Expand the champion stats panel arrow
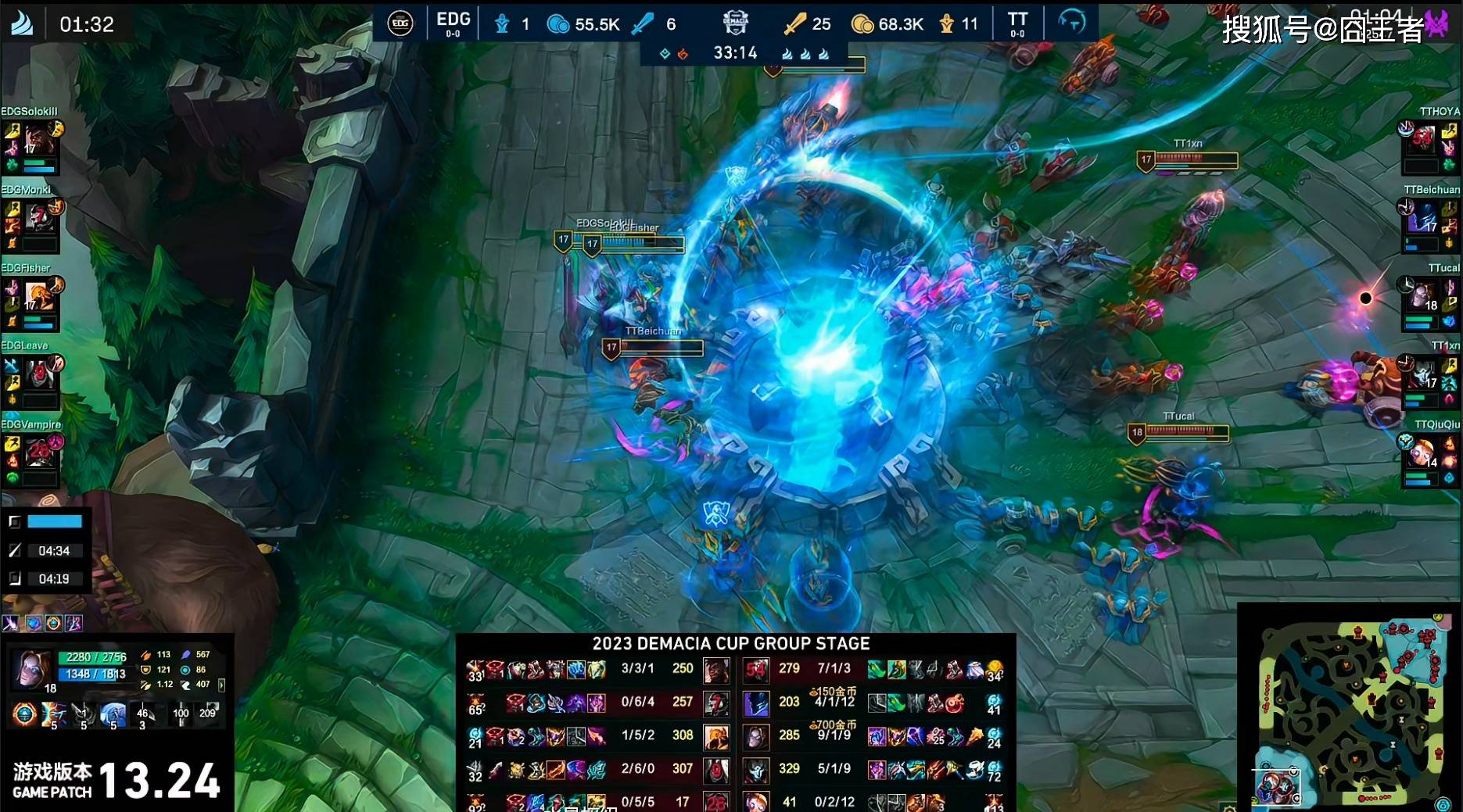 pos(221,685)
